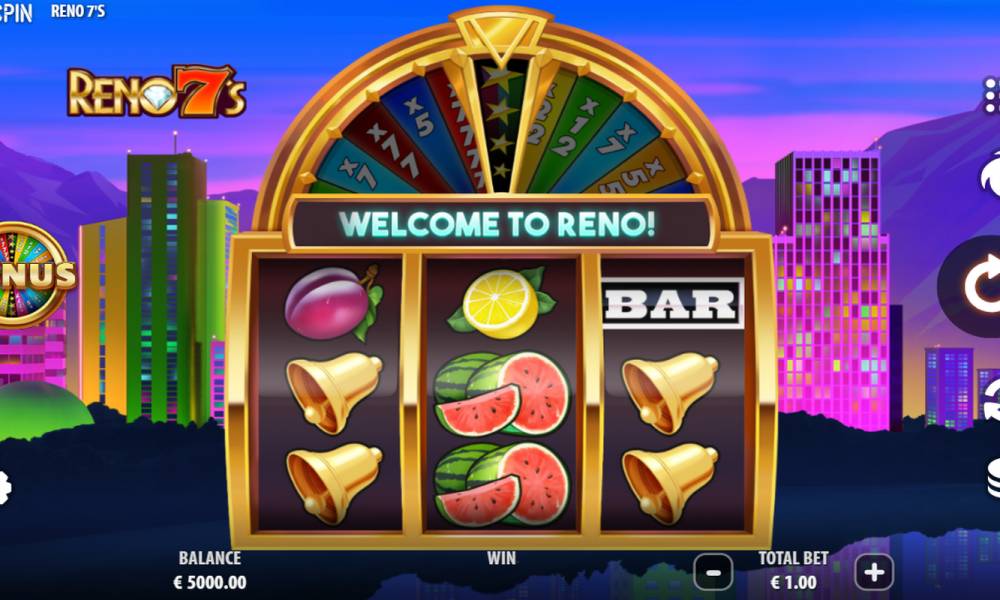Open autoplay with the looping arrows icon
Viewport: 1000px width, 600px height.
[990, 400]
